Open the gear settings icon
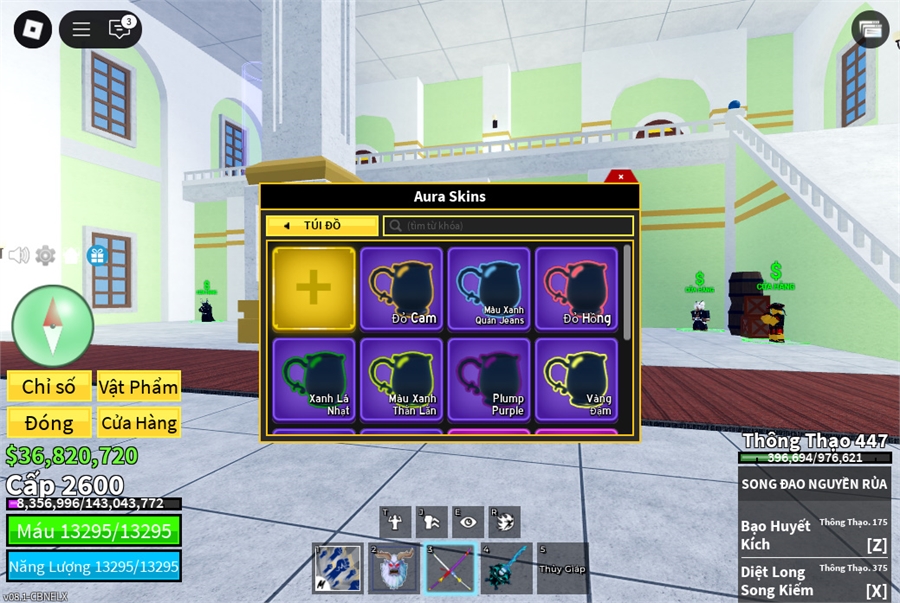This screenshot has height=603, width=900. [45, 255]
